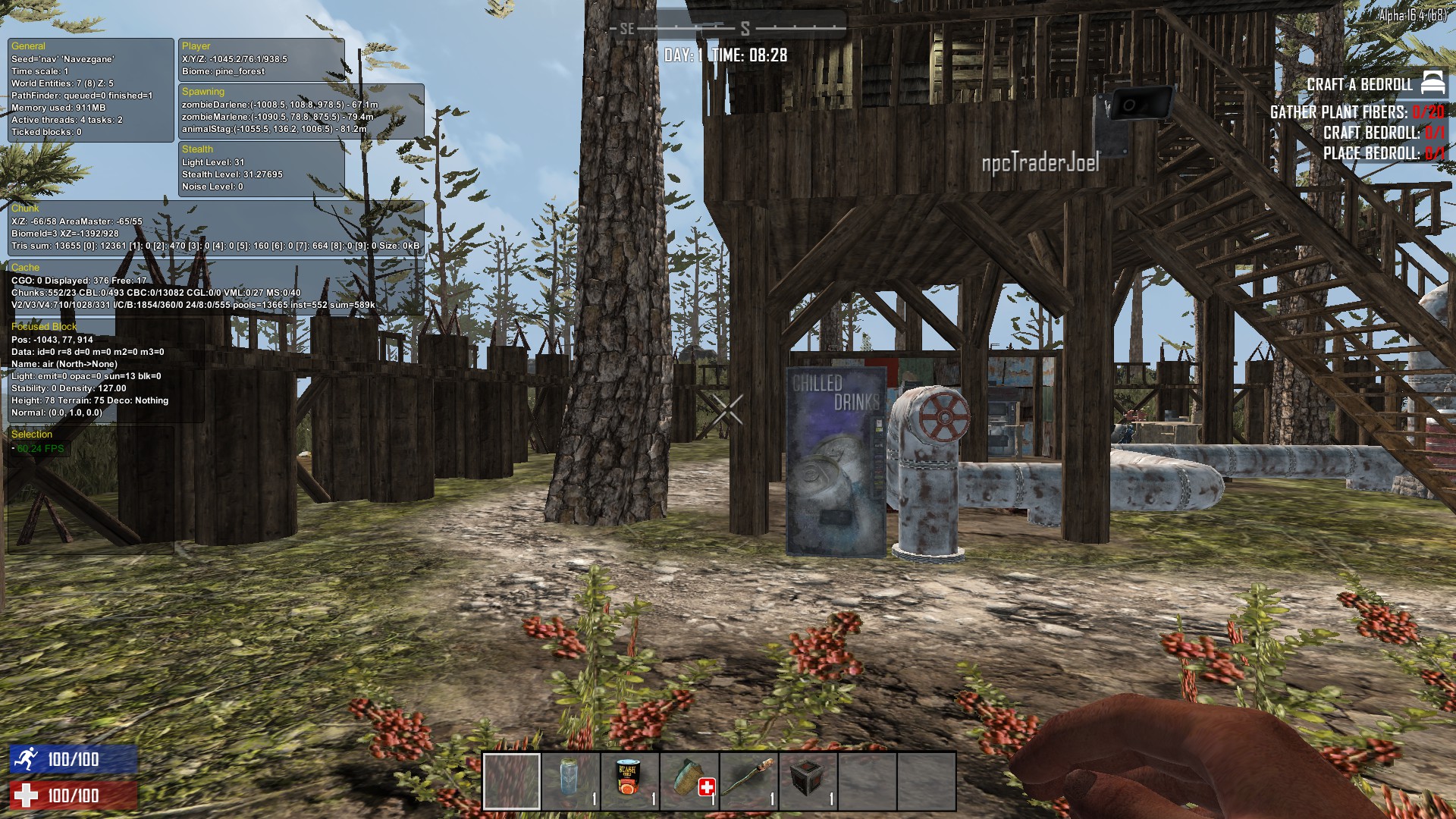Viewport: 1456px width, 819px height.
Task: Choose the first aid bandage slot
Action: pos(689,781)
